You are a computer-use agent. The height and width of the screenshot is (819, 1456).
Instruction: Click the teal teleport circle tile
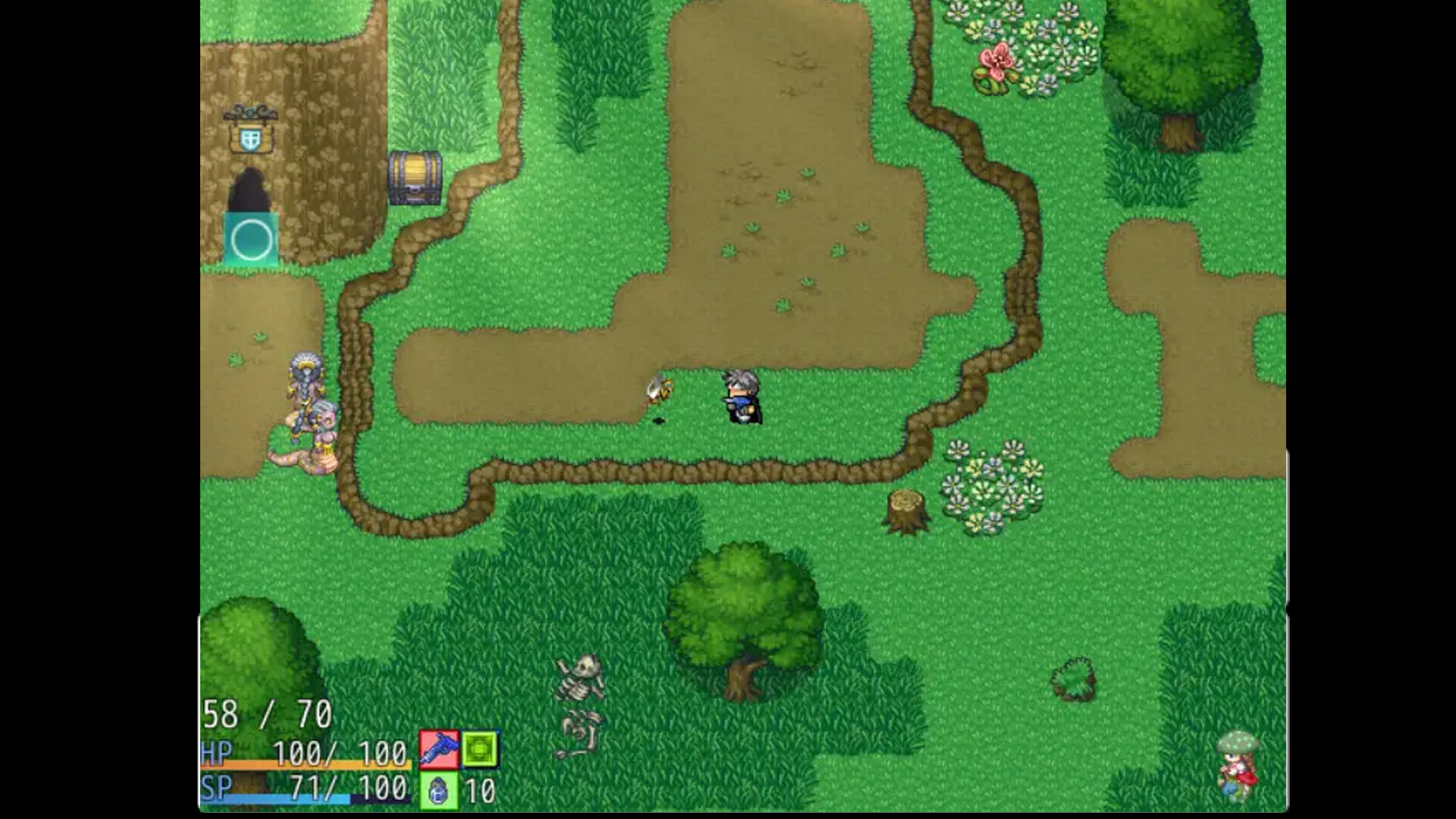pos(251,240)
